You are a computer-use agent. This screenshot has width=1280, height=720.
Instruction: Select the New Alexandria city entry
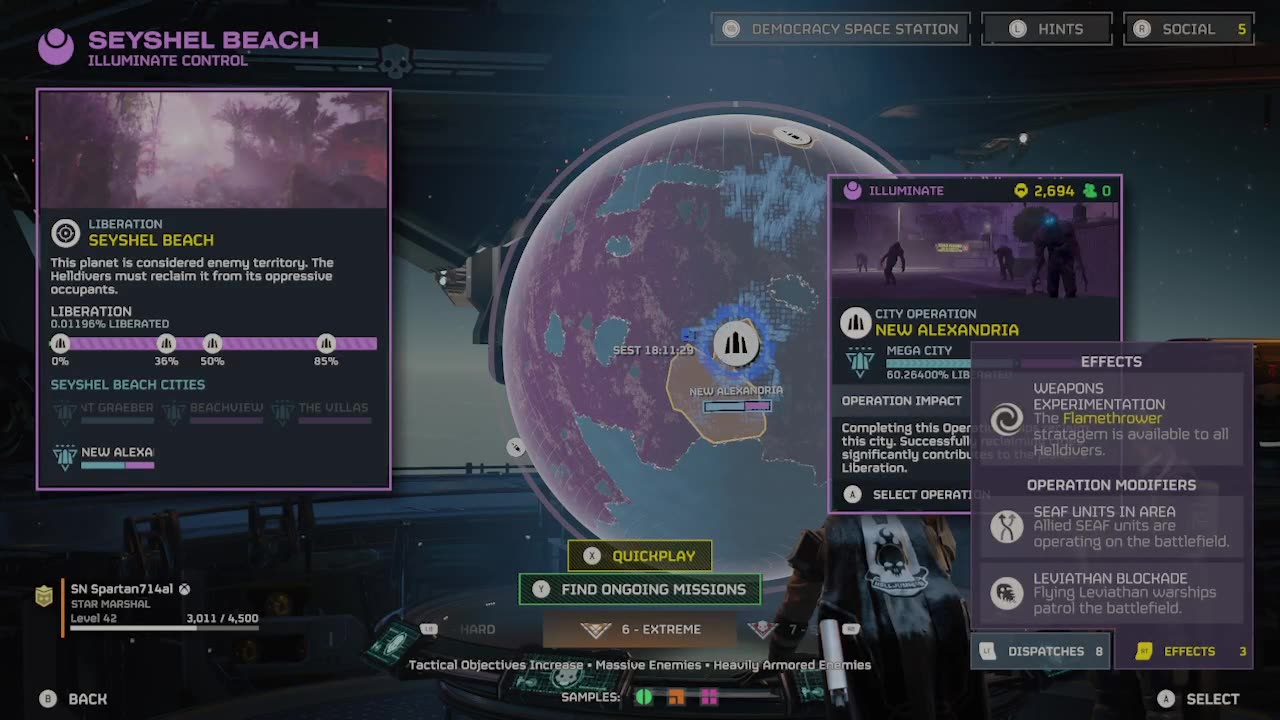pos(108,454)
